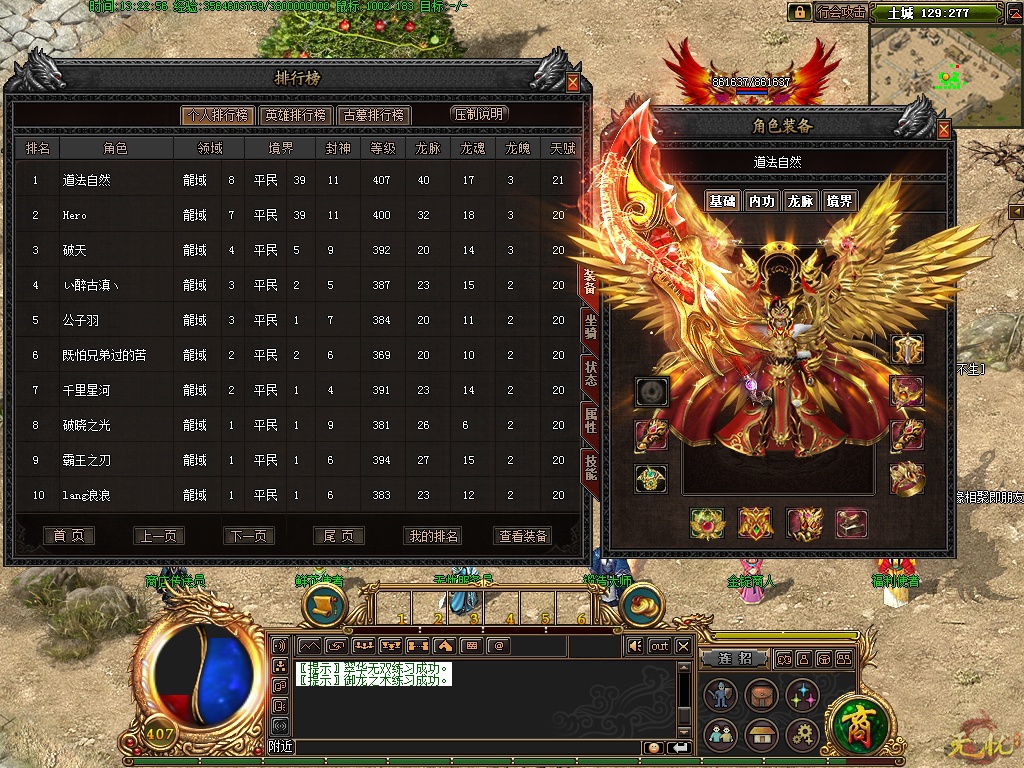
Task: Switch equipment view to the 内功 tab
Action: point(761,201)
